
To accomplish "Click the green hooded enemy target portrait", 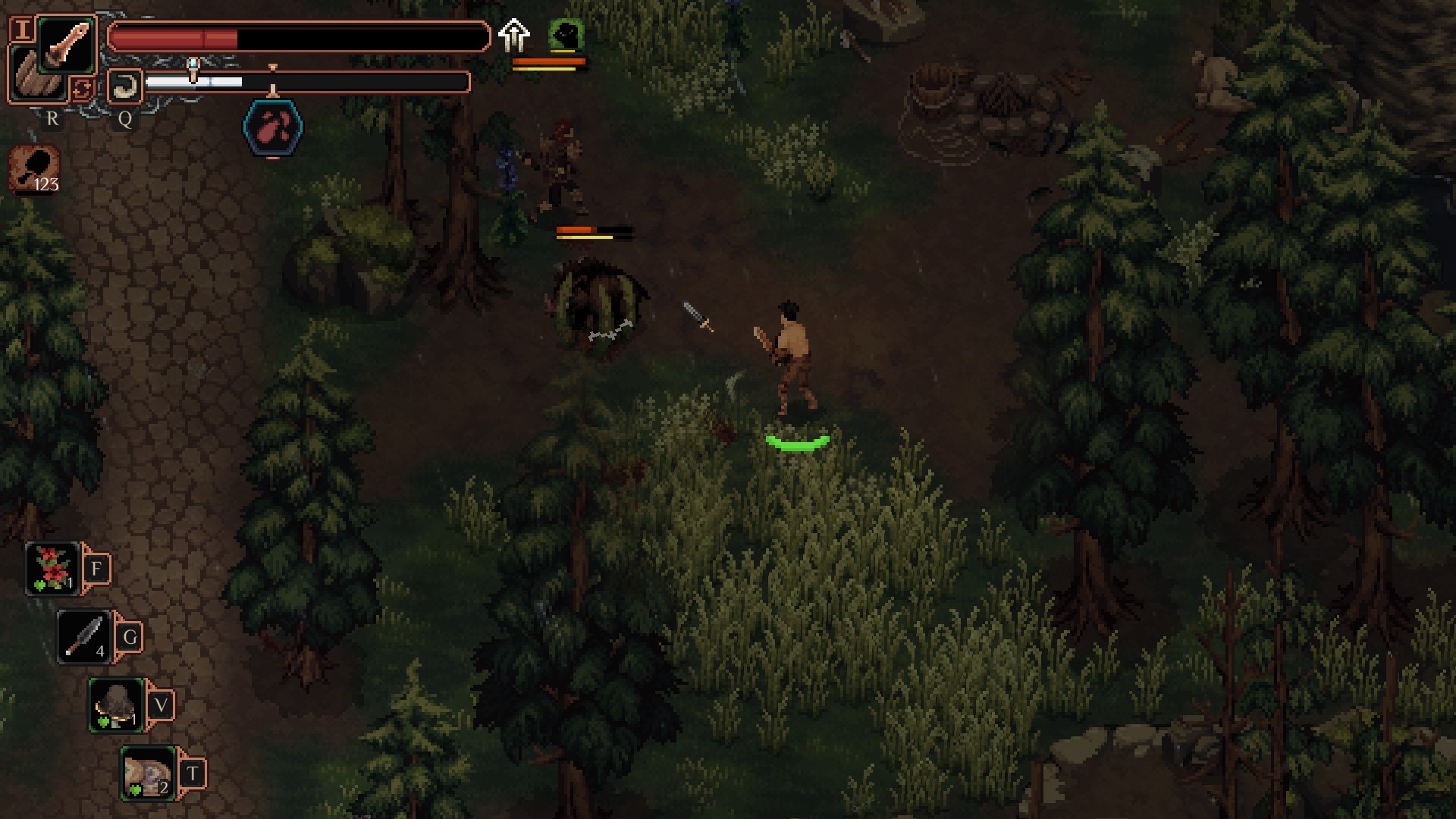I will pos(565,35).
